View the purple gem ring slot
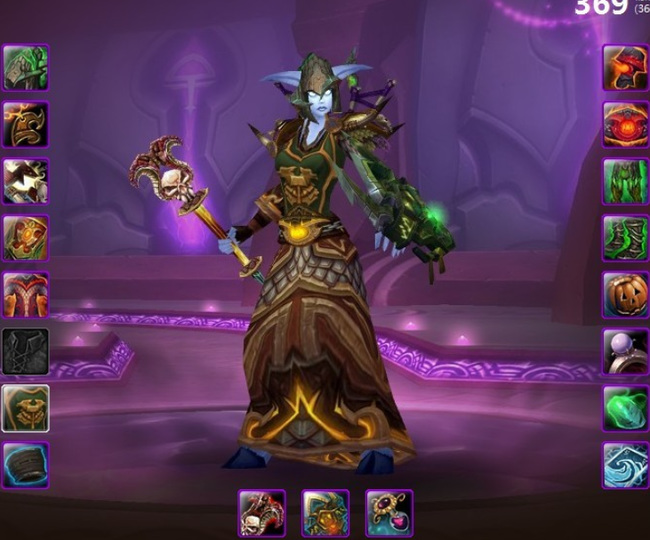 [x=625, y=352]
